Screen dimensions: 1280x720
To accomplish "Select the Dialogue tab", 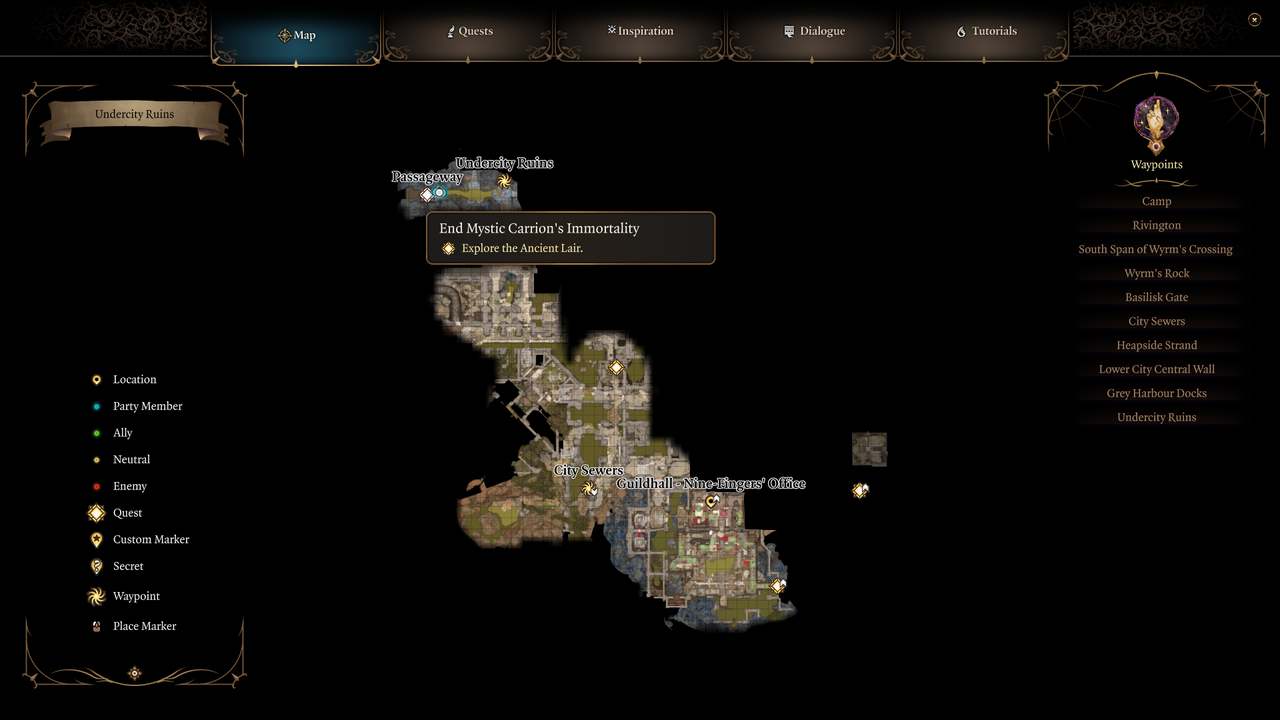I will coord(814,31).
